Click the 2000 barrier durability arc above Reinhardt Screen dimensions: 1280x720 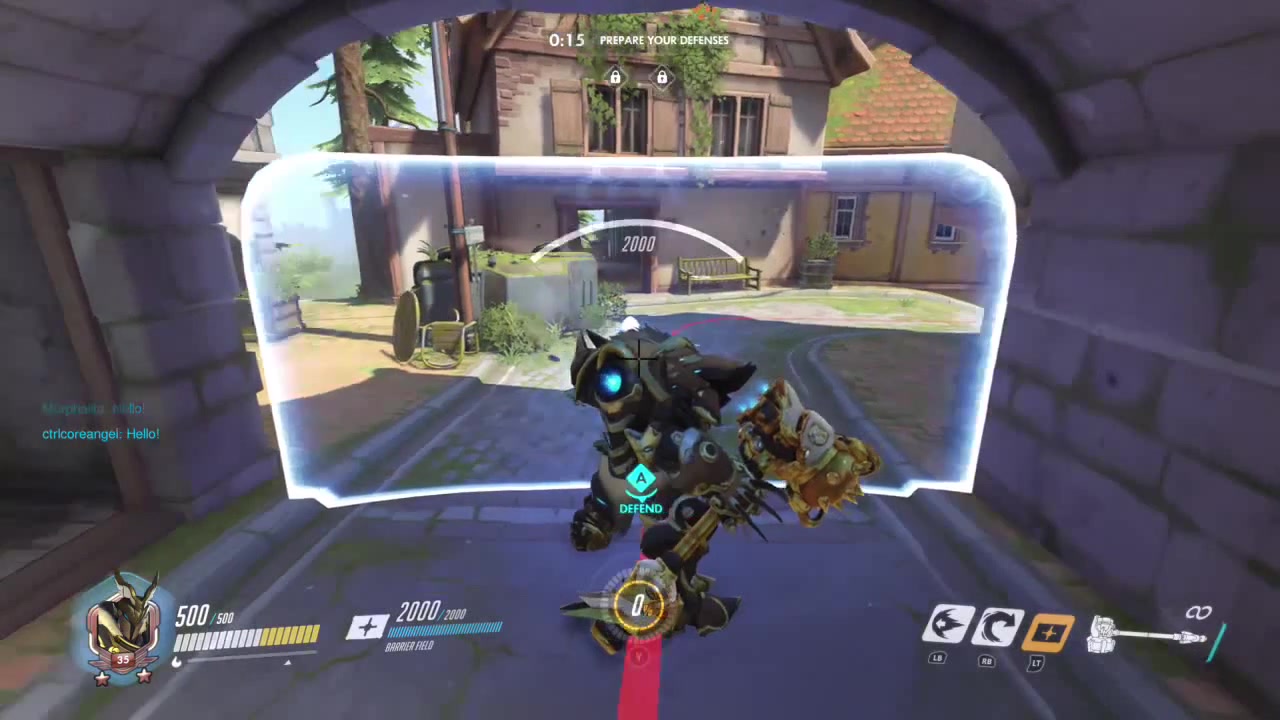pyautogui.click(x=638, y=243)
